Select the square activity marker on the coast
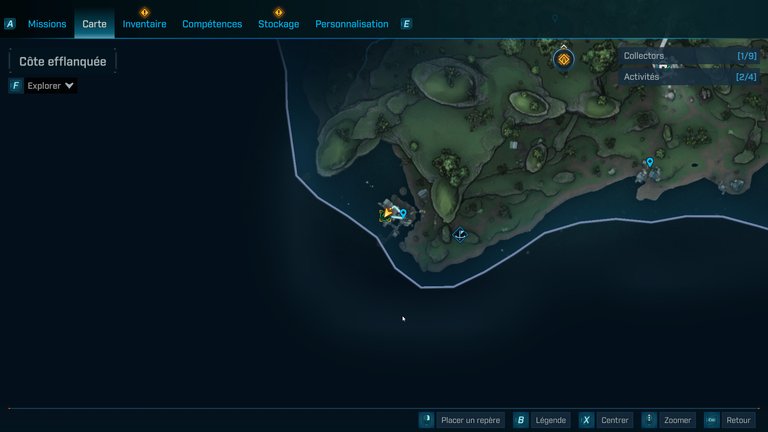The image size is (768, 432). pos(460,235)
